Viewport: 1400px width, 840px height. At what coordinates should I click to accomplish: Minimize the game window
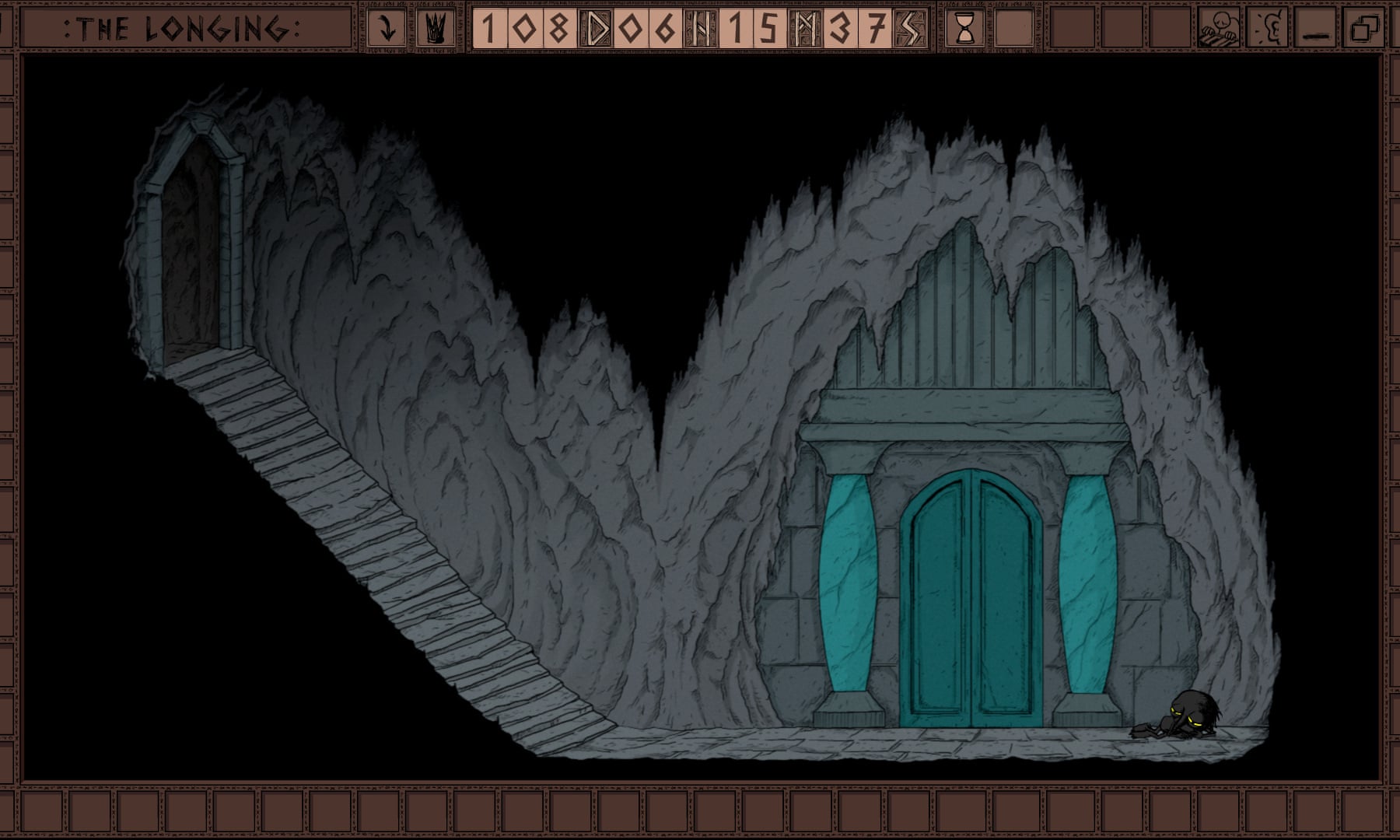[1316, 30]
